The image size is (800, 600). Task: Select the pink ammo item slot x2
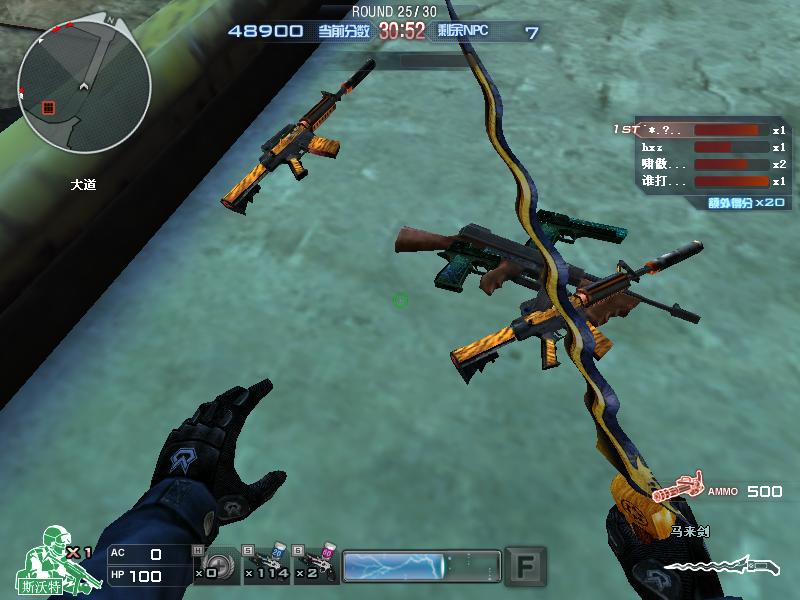coord(316,562)
